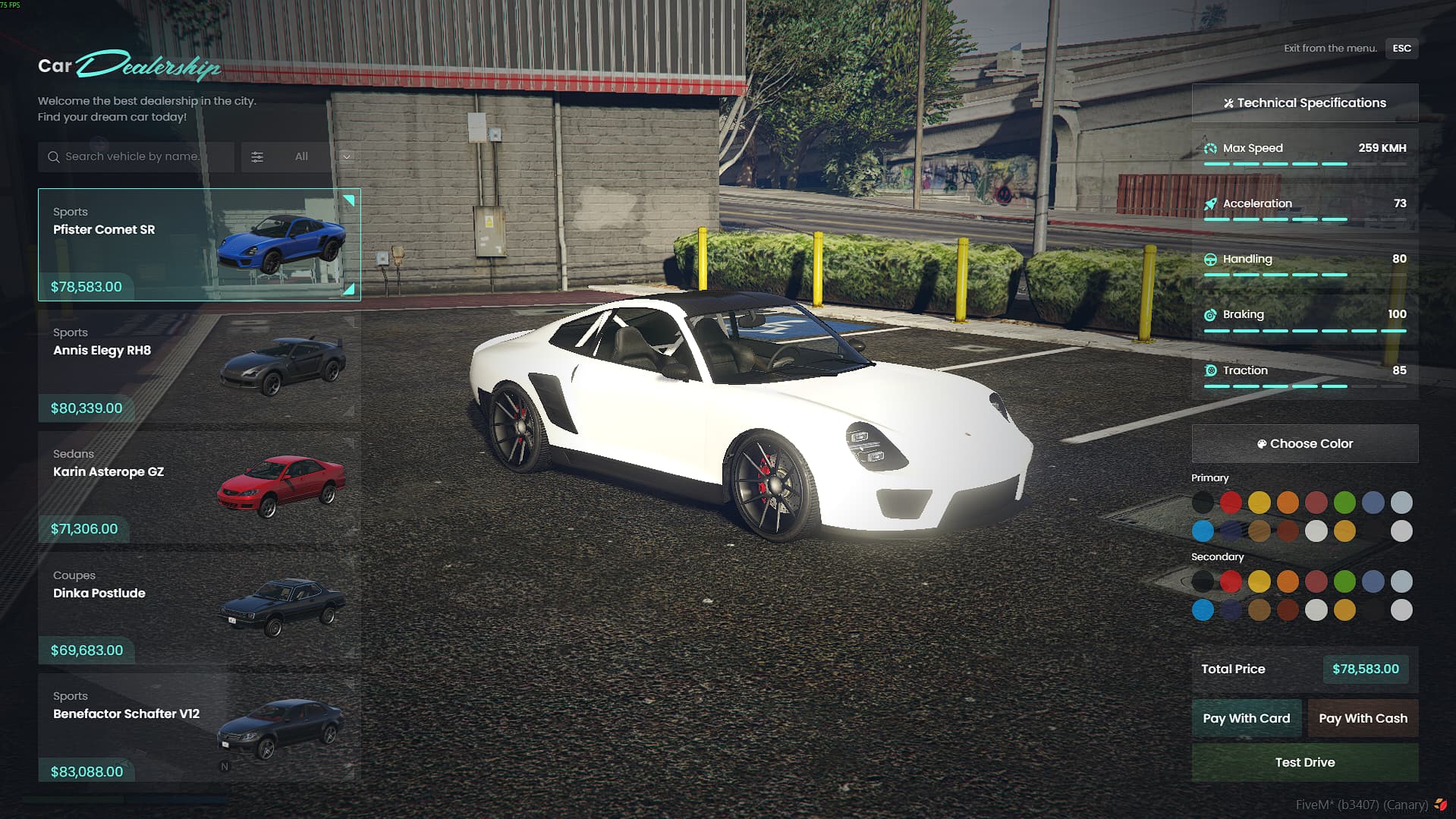Click the wrench icon on Technical Specifications
Image resolution: width=1456 pixels, height=819 pixels.
pyautogui.click(x=1228, y=102)
